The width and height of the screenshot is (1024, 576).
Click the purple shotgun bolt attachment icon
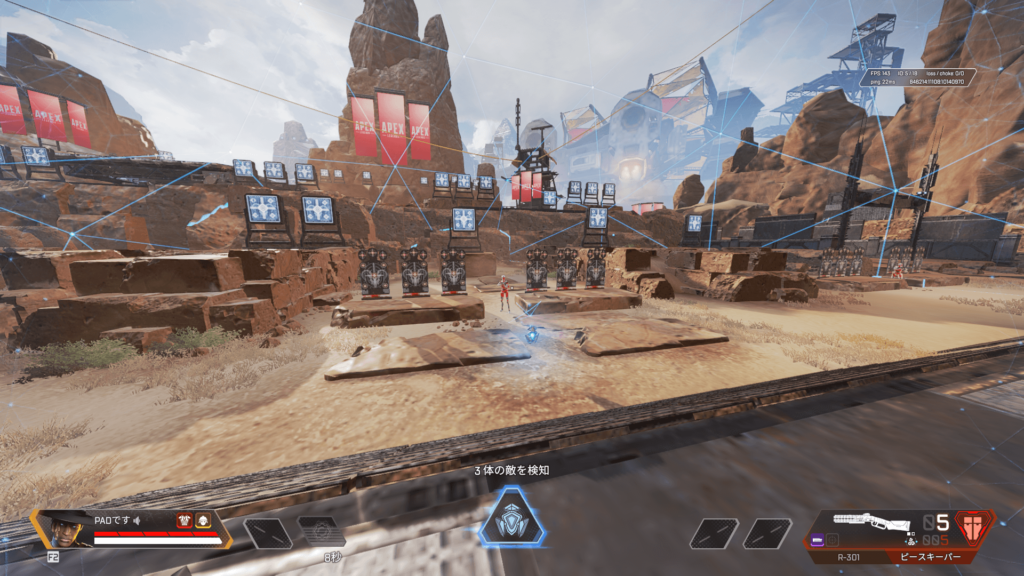818,540
